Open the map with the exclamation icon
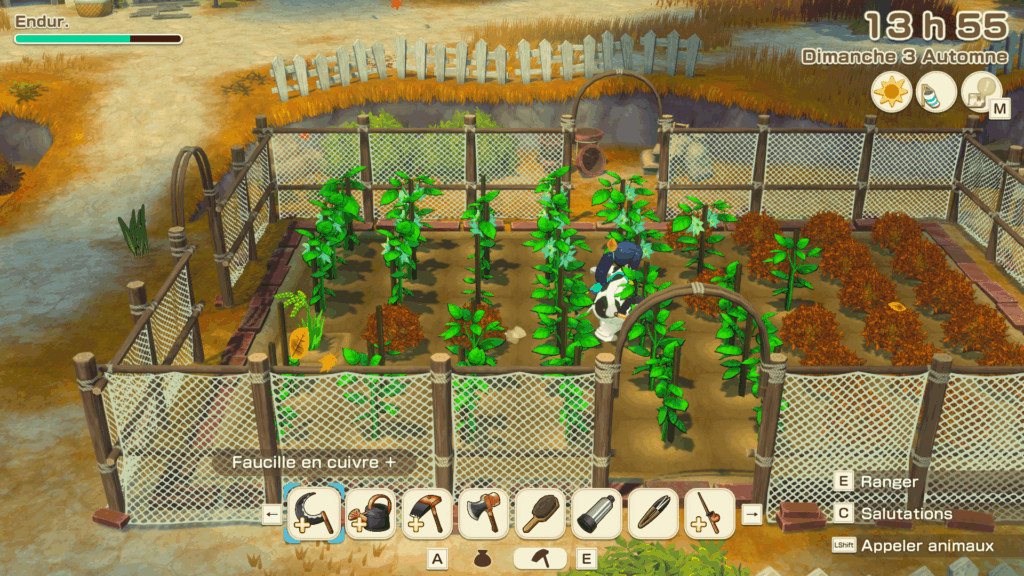This screenshot has width=1024, height=576. coord(981,93)
